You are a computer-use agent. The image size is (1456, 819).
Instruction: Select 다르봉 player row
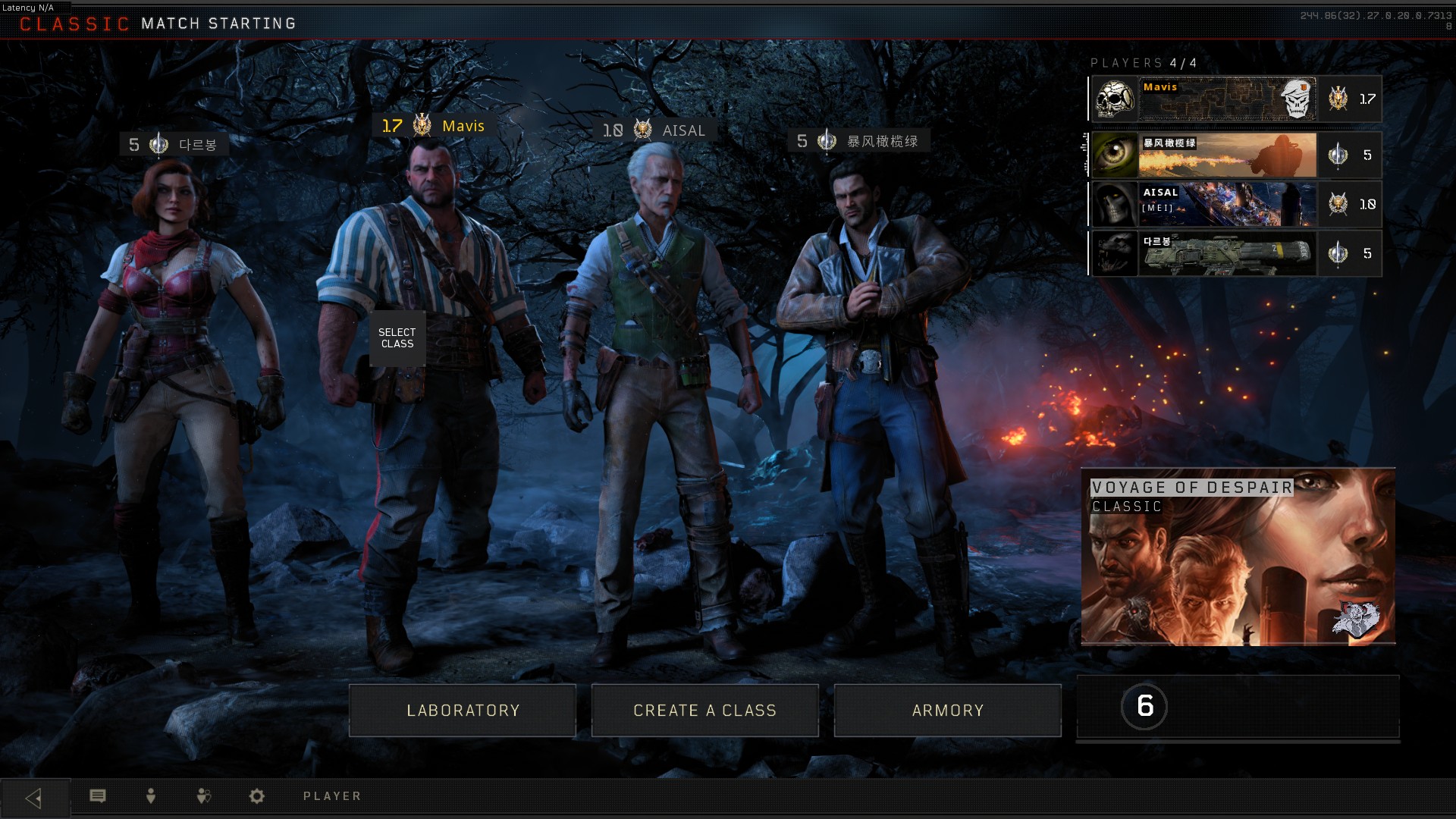click(1235, 253)
